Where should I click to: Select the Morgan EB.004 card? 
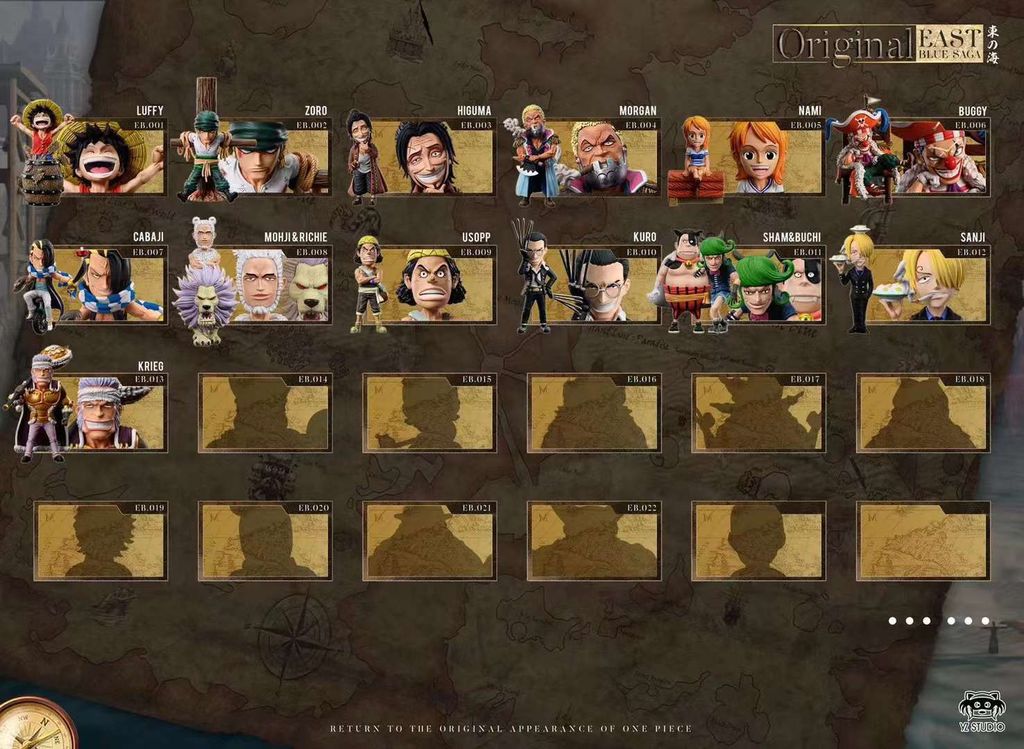594,157
